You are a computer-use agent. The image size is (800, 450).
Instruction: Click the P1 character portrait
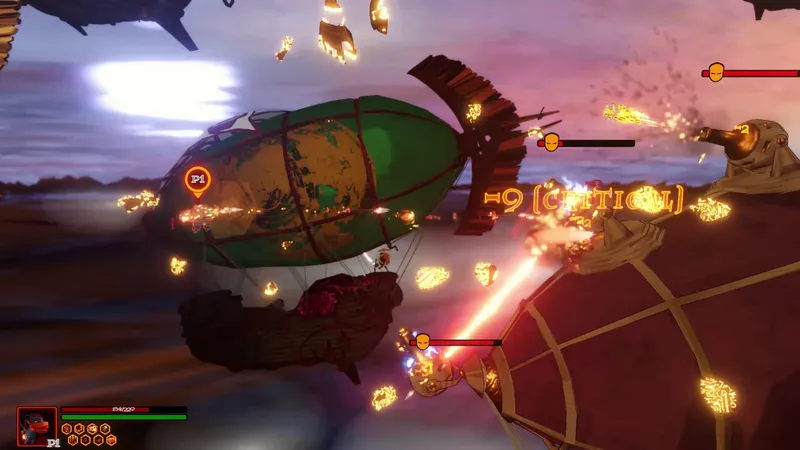pos(36,424)
